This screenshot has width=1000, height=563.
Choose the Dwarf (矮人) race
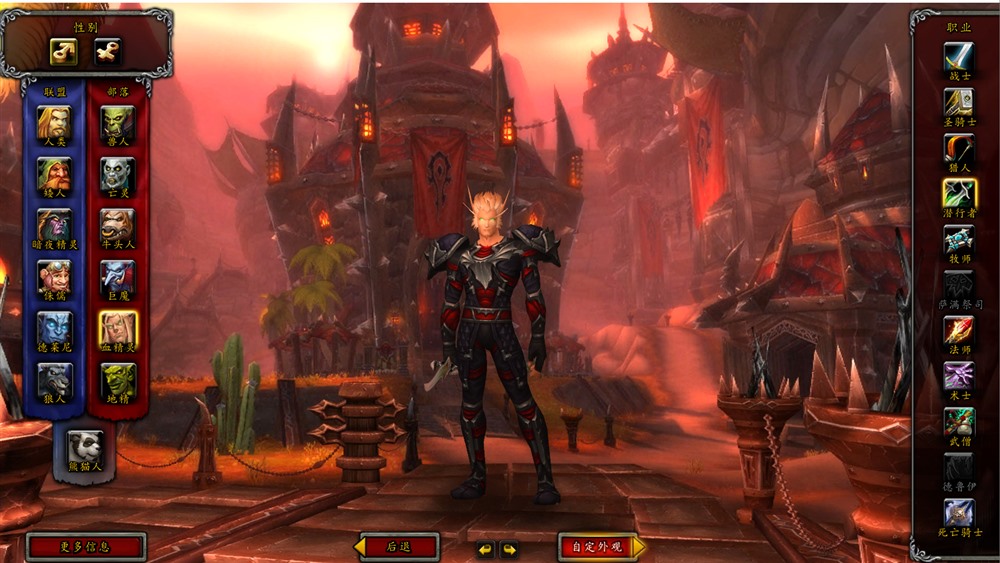point(54,176)
